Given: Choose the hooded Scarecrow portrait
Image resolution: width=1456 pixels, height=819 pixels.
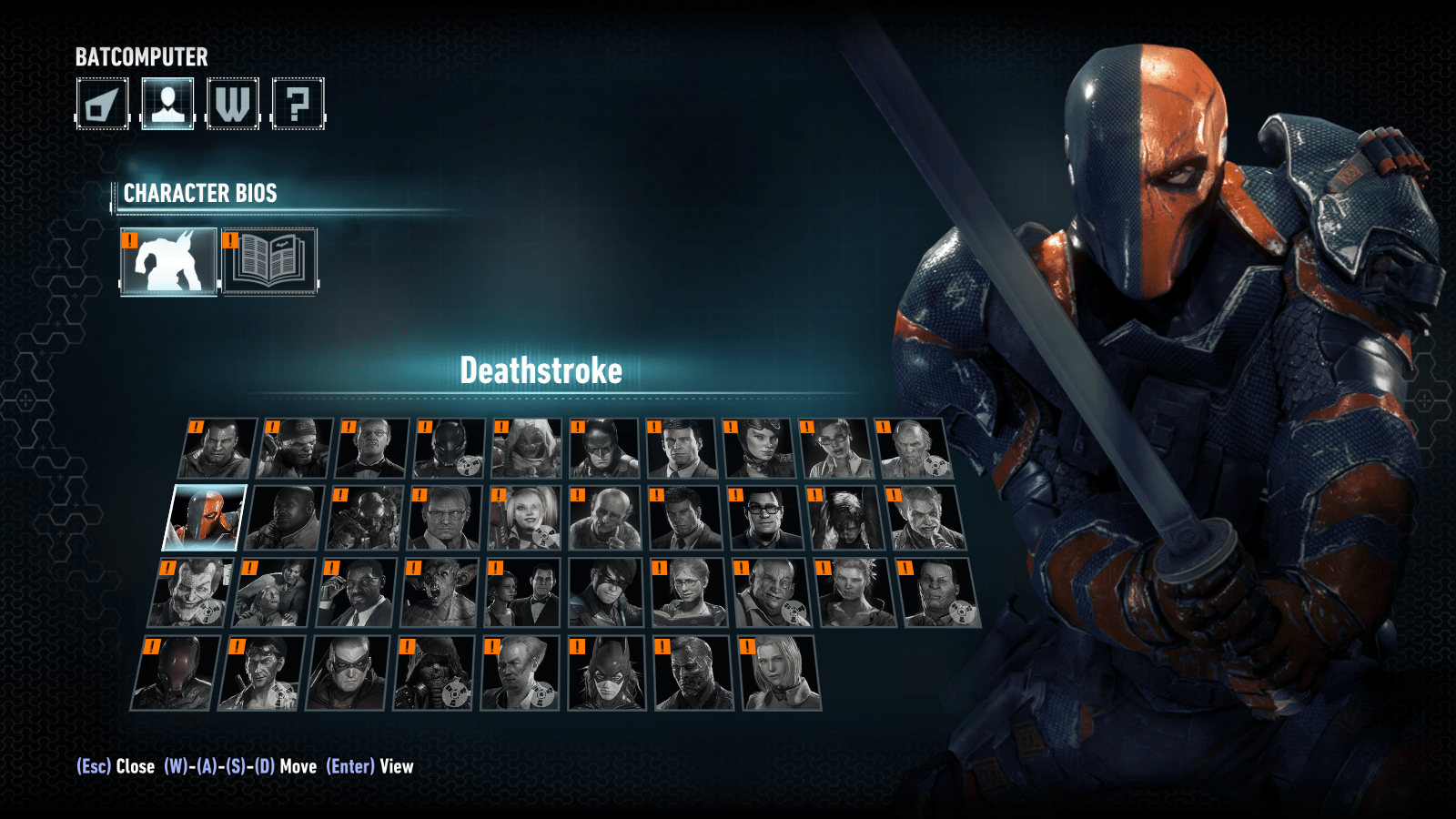Looking at the screenshot, I should click(x=433, y=673).
